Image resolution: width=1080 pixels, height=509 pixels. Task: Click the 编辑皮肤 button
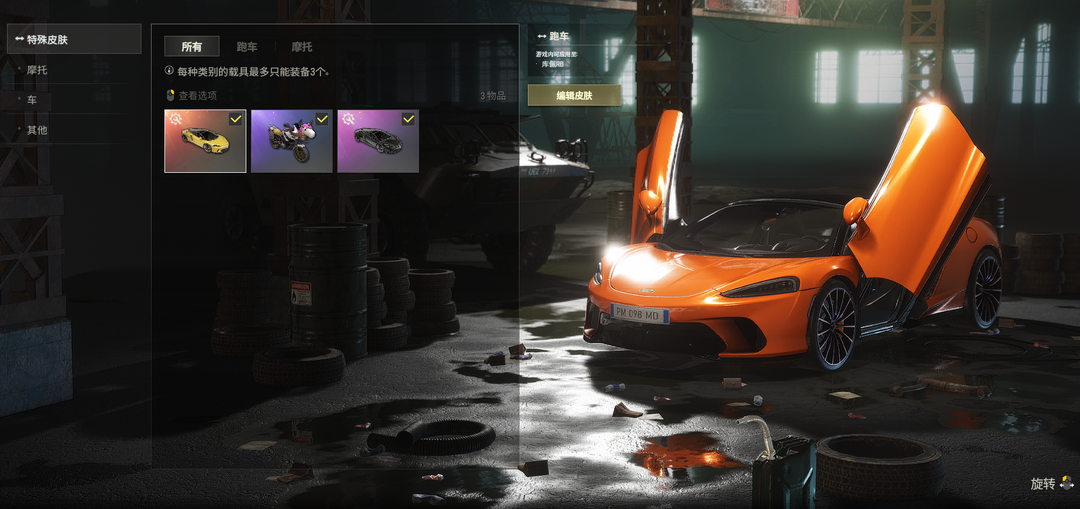[574, 96]
